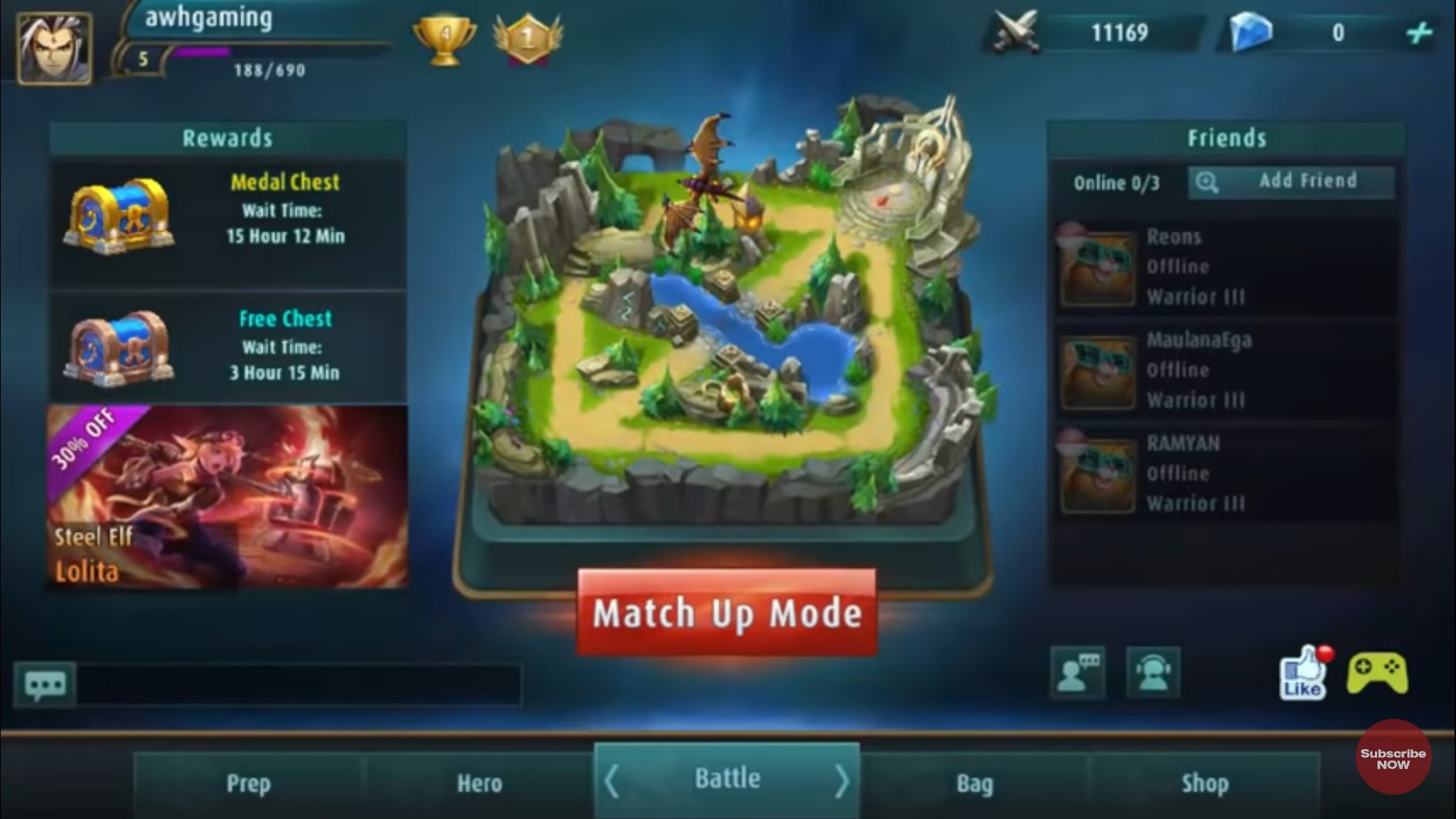Click the blue diamond currency icon
The image size is (1456, 819).
1251,32
